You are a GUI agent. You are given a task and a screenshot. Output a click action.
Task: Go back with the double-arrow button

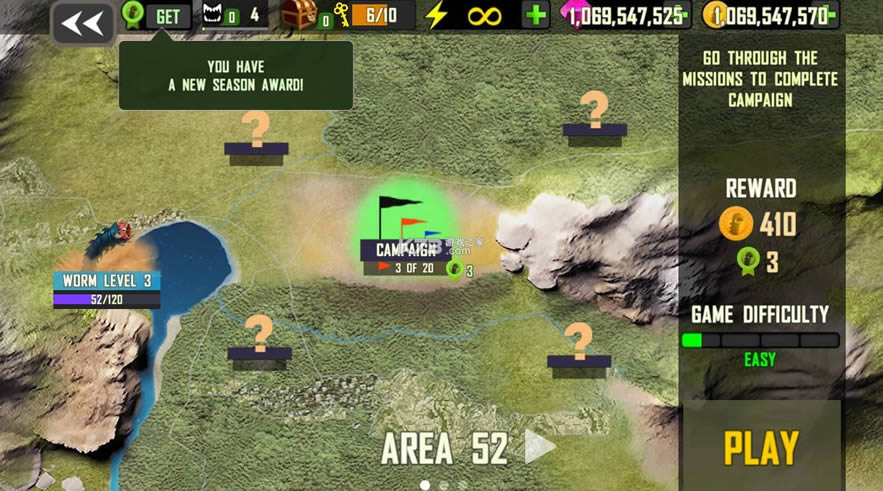(83, 24)
